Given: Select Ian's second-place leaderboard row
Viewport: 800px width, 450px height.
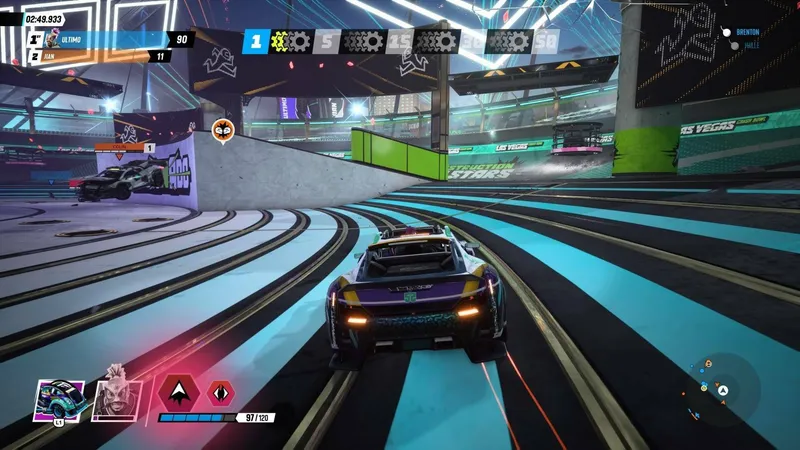Looking at the screenshot, I should (x=100, y=56).
